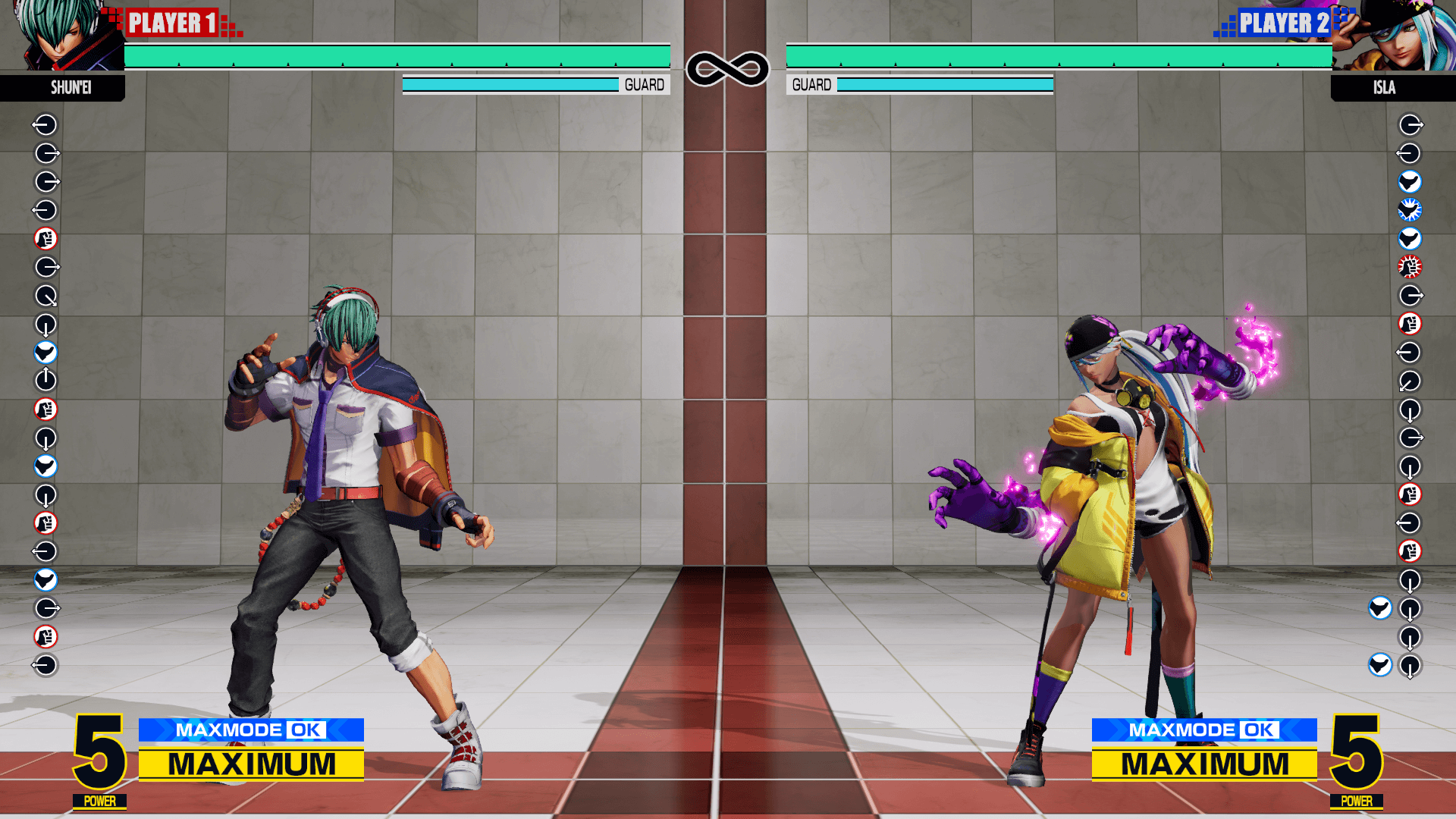Select Isla's portrait for Player 2
This screenshot has height=819, width=1456.
[1394, 36]
